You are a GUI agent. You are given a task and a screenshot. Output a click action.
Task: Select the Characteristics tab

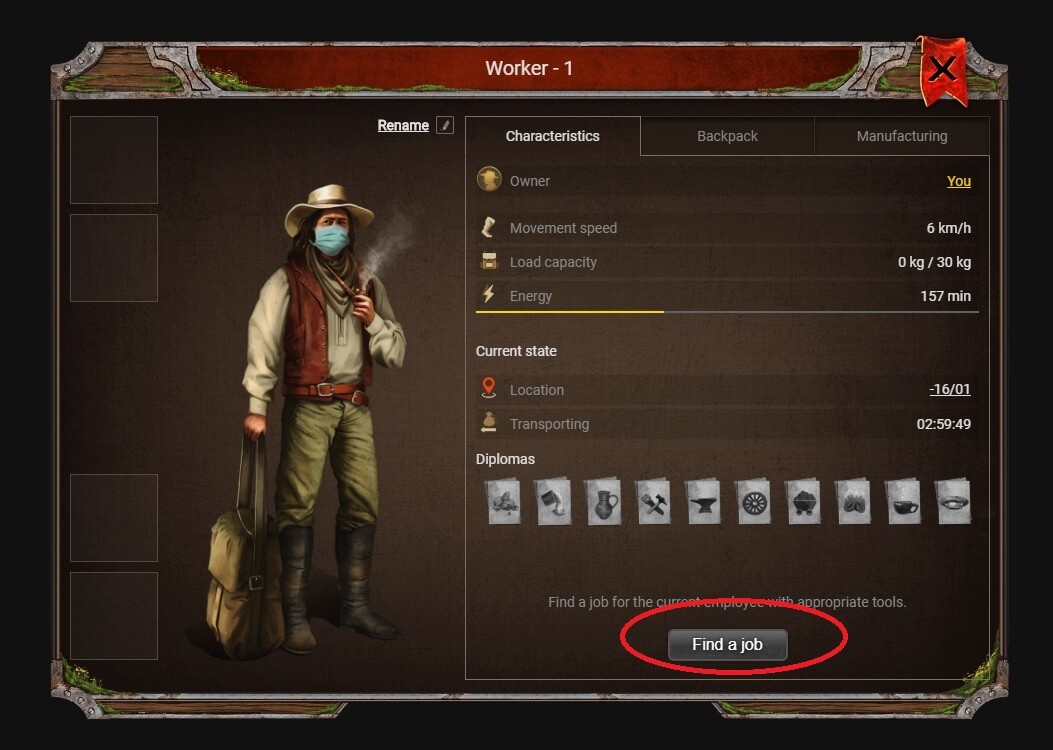pyautogui.click(x=552, y=136)
